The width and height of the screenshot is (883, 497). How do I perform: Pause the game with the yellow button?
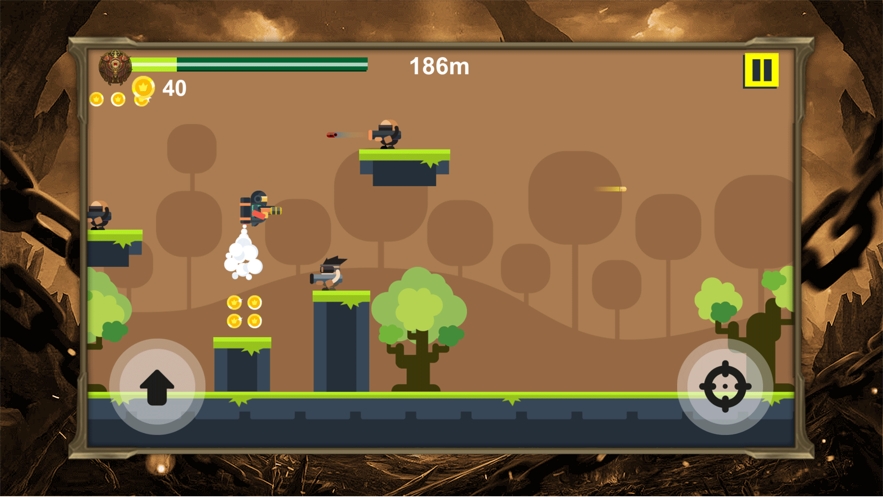(x=761, y=71)
